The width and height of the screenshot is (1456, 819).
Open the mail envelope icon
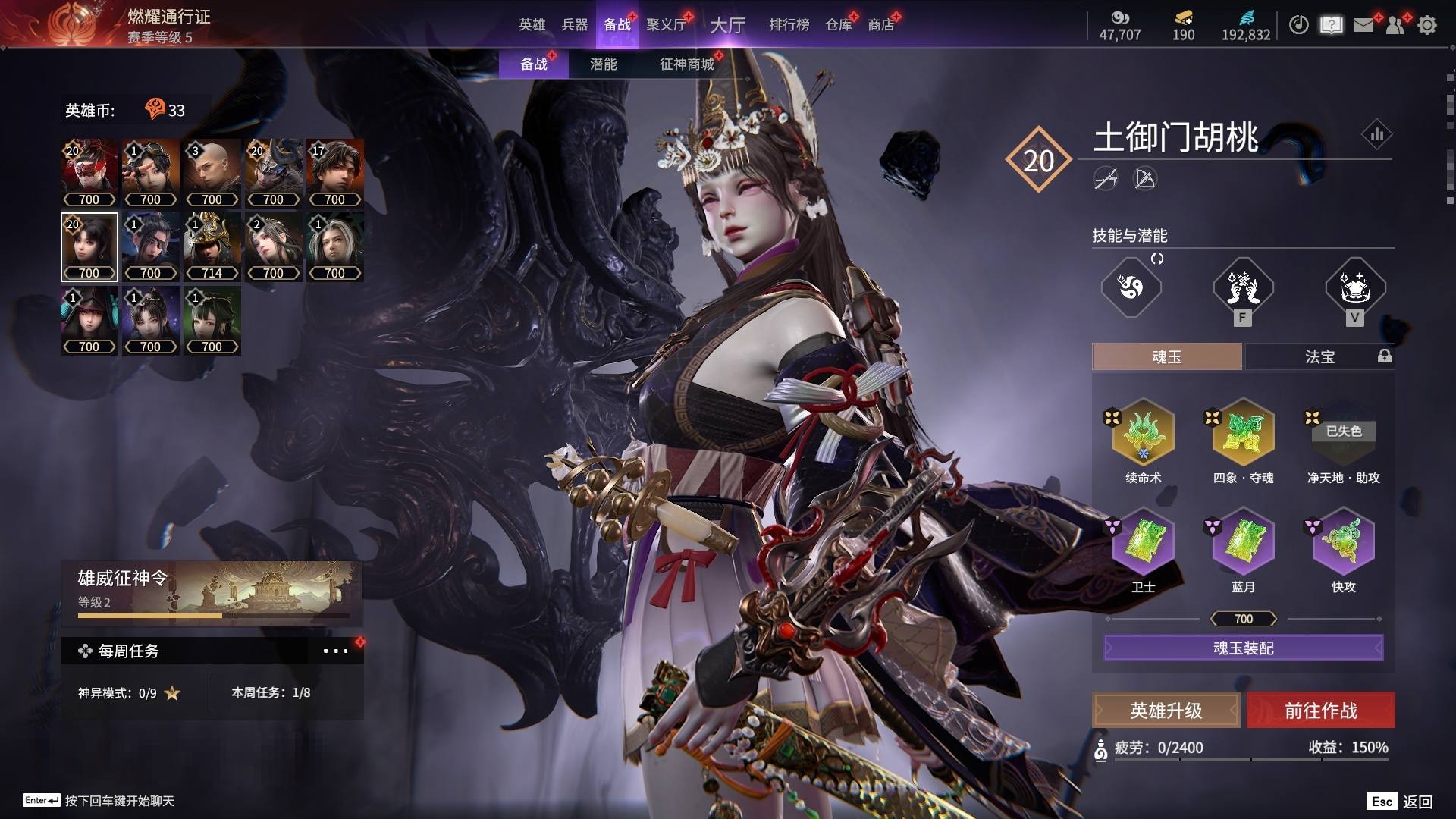[x=1363, y=25]
